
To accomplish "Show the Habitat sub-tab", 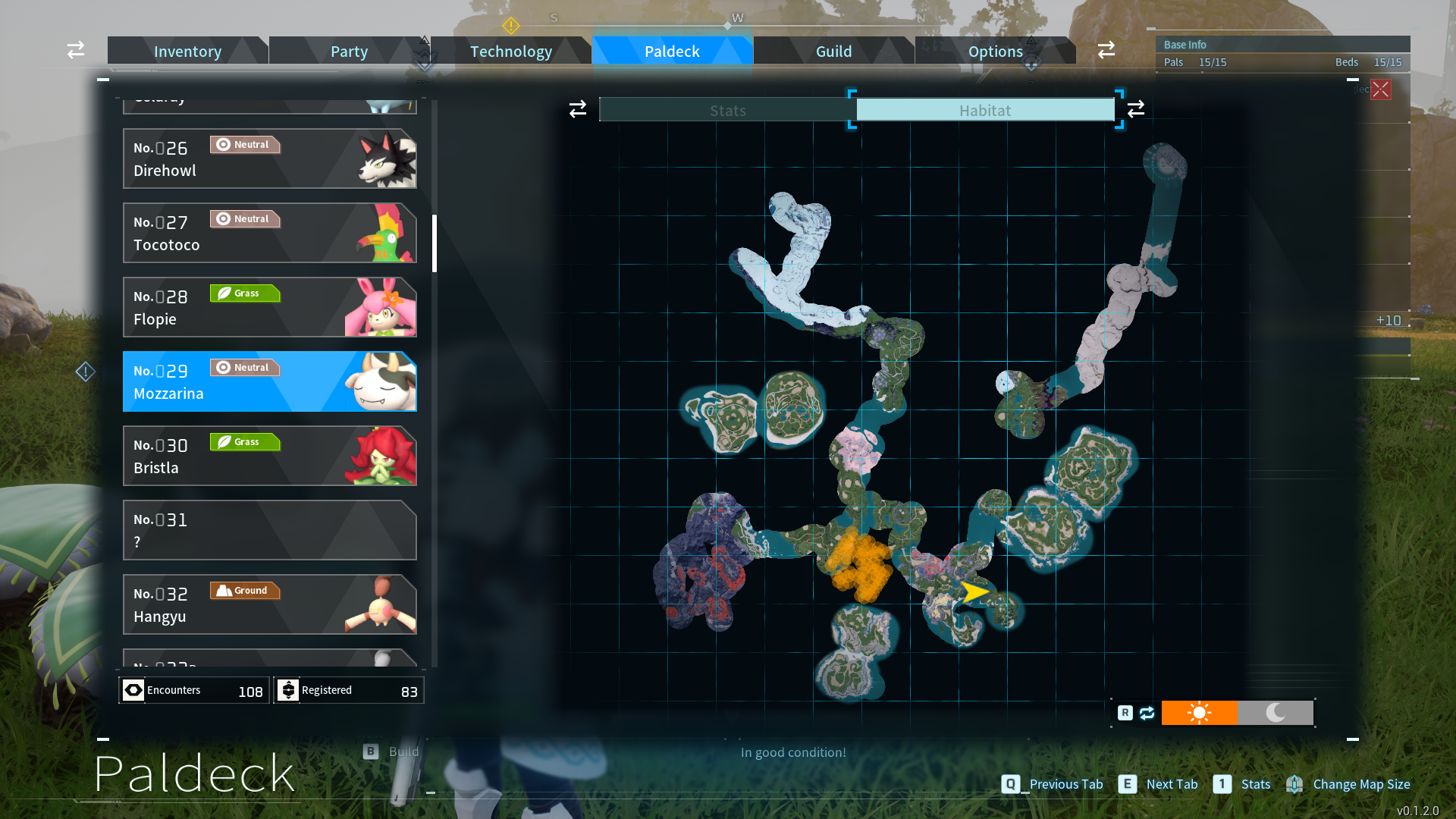I will (x=984, y=110).
